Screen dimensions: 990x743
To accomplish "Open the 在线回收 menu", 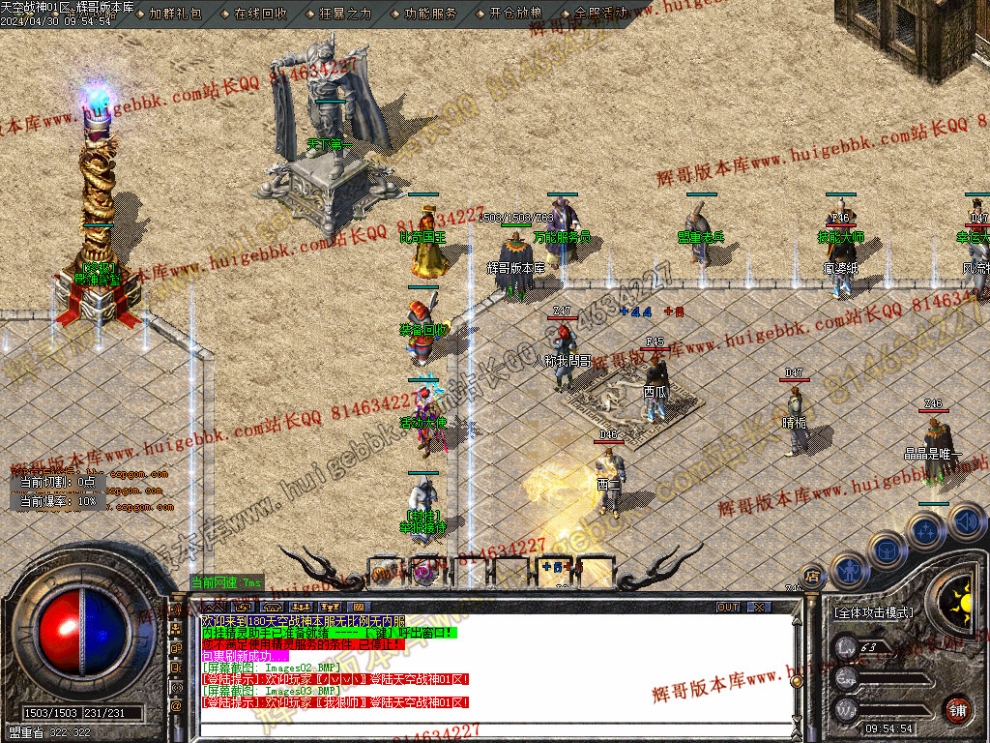I will pos(261,14).
